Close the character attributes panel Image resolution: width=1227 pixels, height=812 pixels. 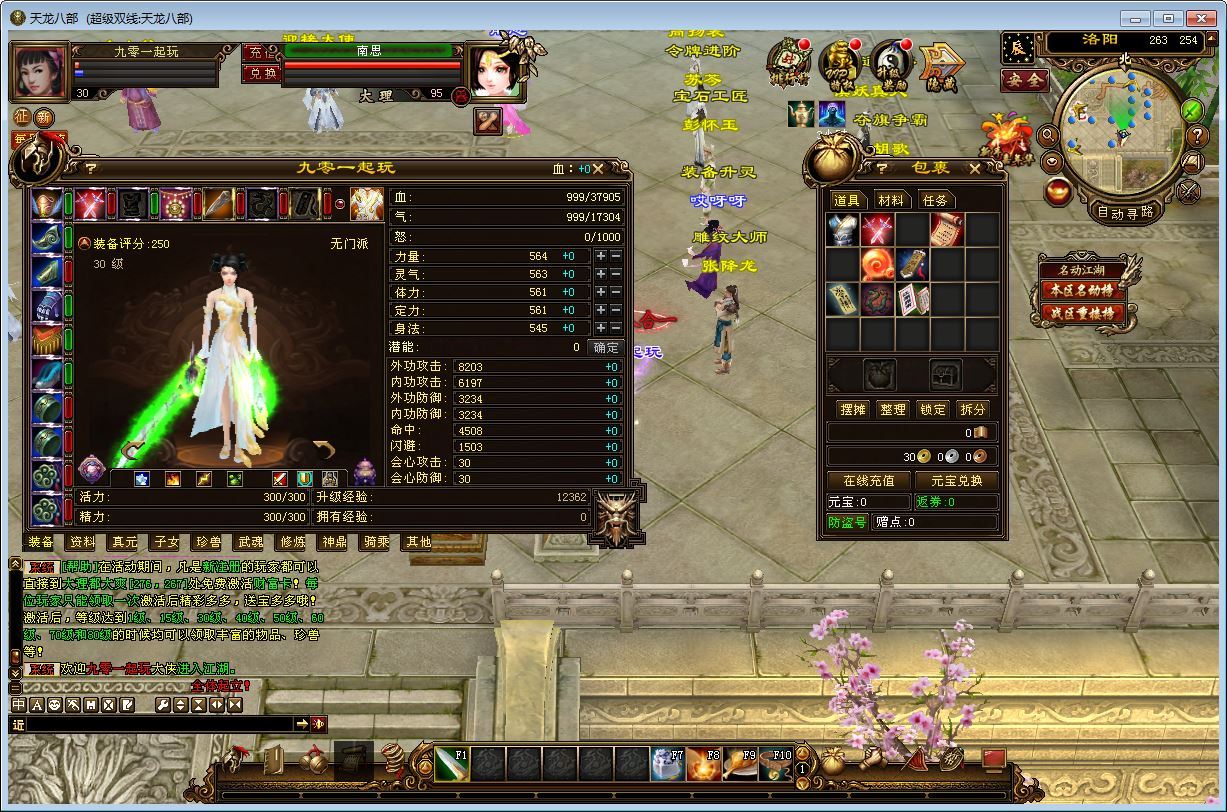click(x=598, y=169)
